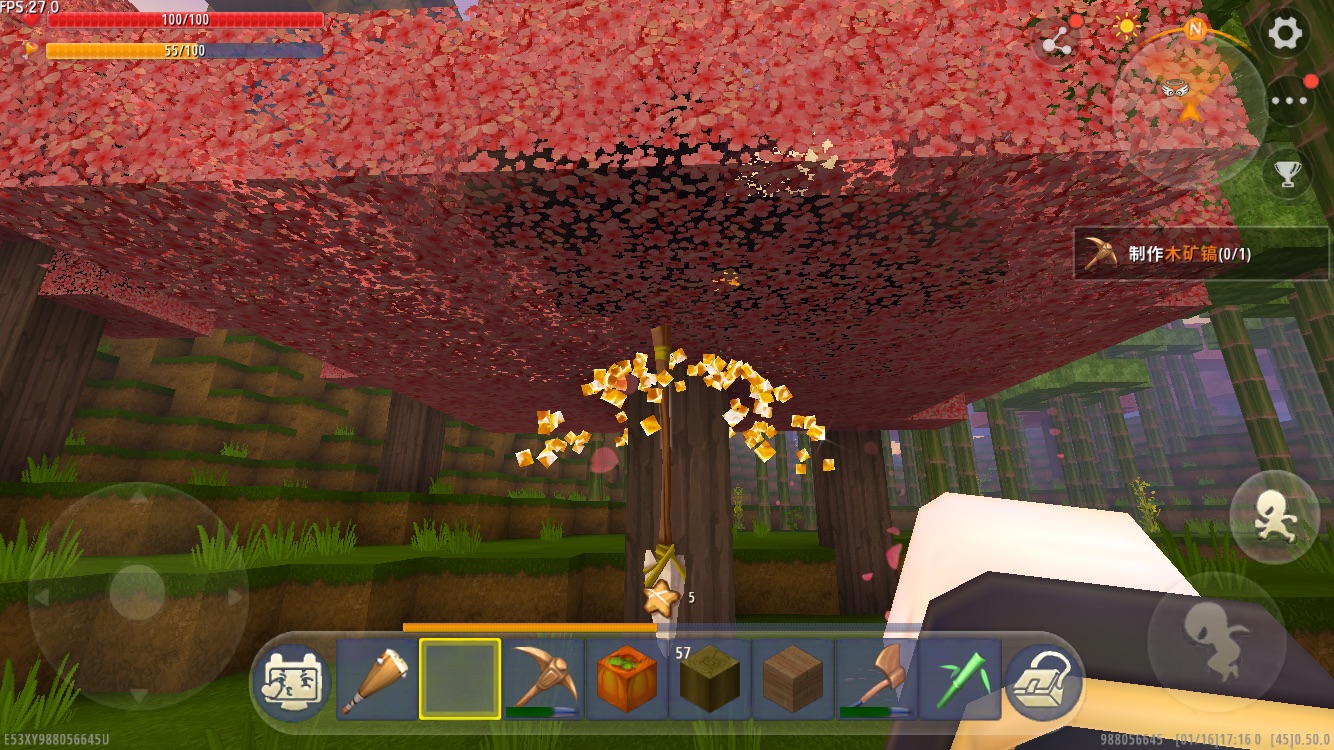Open the three-dot more options menu

(x=1289, y=100)
